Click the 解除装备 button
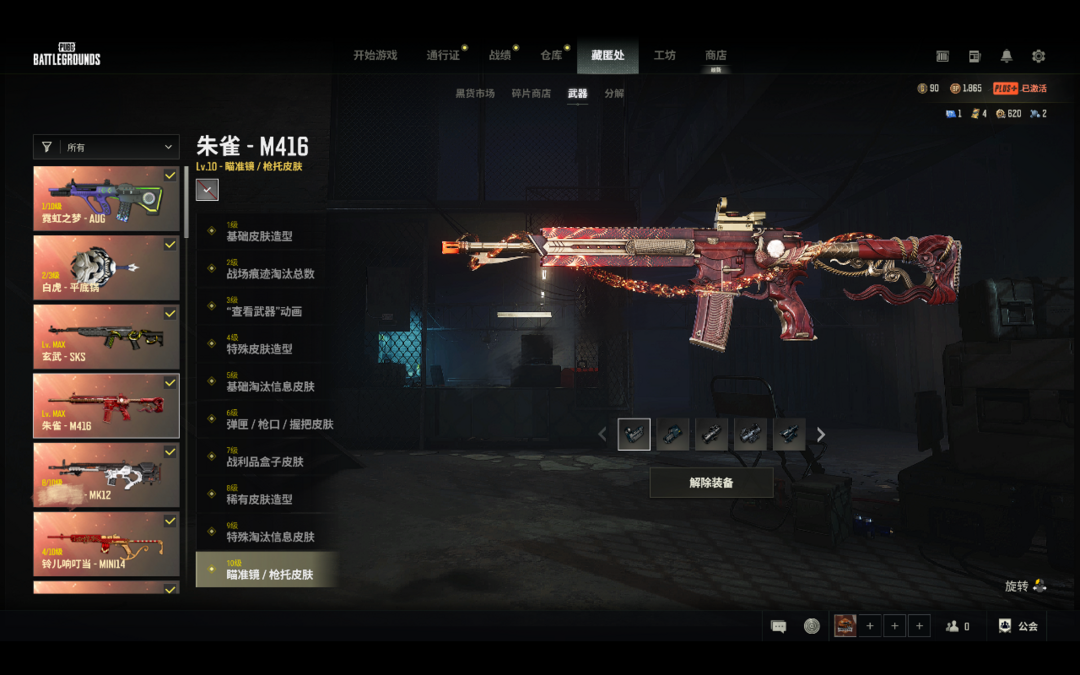The height and width of the screenshot is (675, 1080). coord(711,483)
